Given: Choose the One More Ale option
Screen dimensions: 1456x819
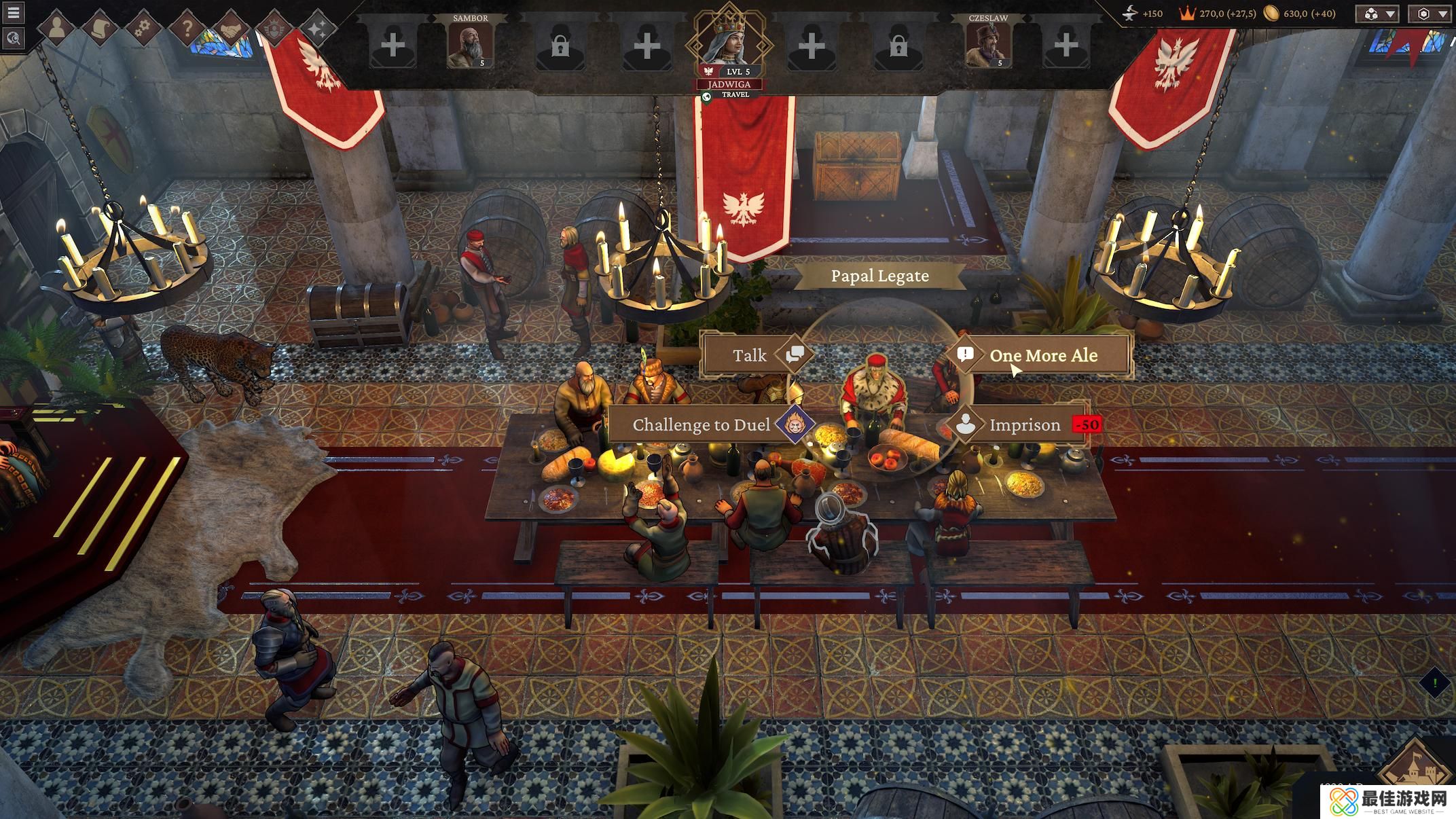Looking at the screenshot, I should (1043, 355).
